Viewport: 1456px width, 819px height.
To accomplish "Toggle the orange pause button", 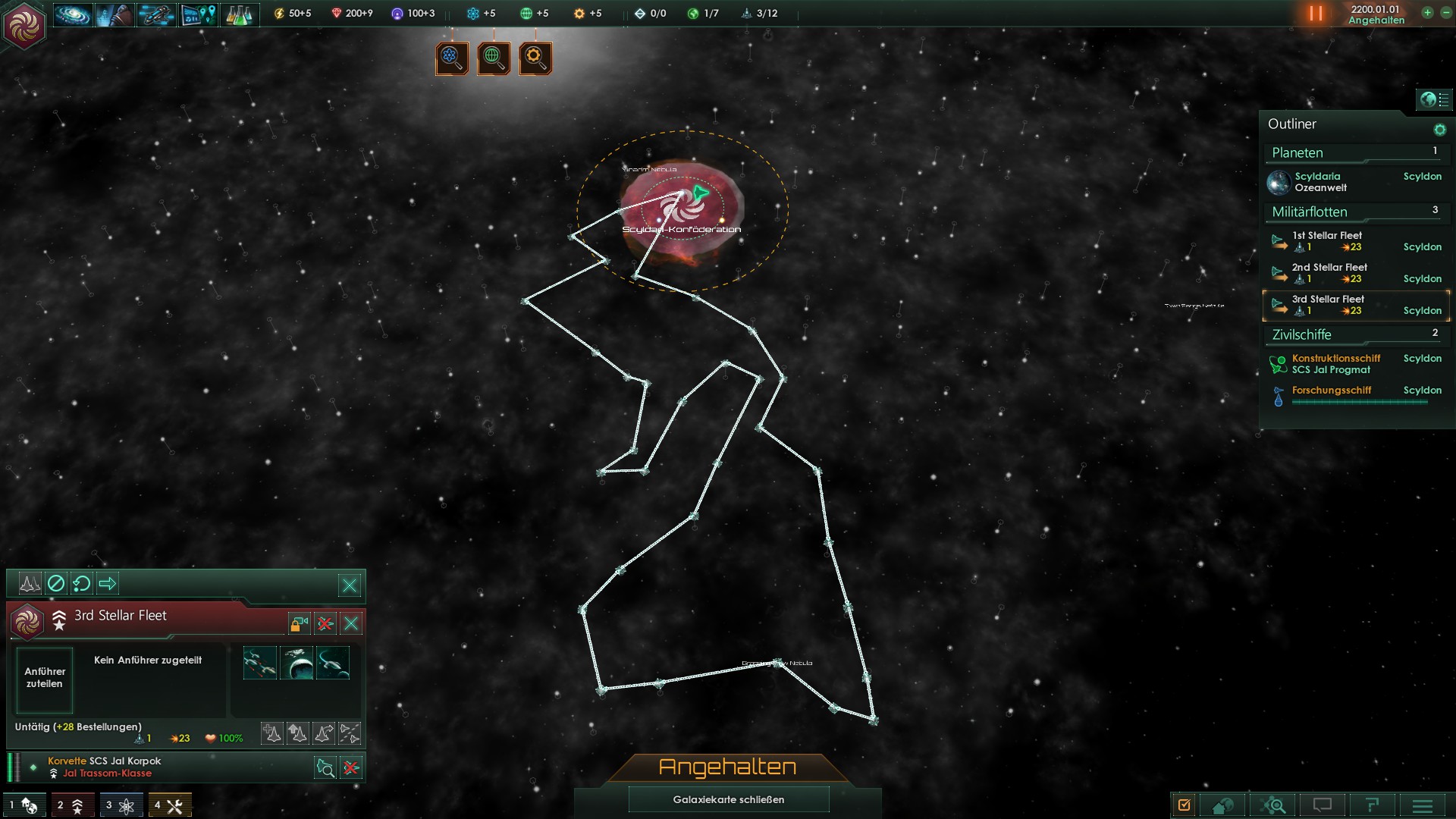I will (x=1316, y=14).
